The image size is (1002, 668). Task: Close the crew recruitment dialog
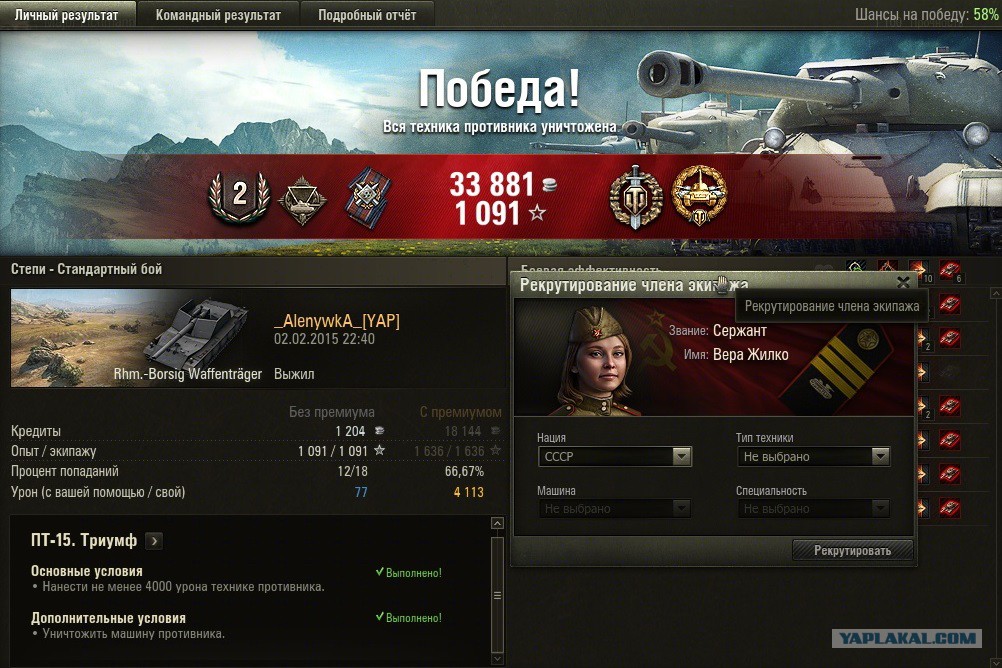pyautogui.click(x=903, y=283)
